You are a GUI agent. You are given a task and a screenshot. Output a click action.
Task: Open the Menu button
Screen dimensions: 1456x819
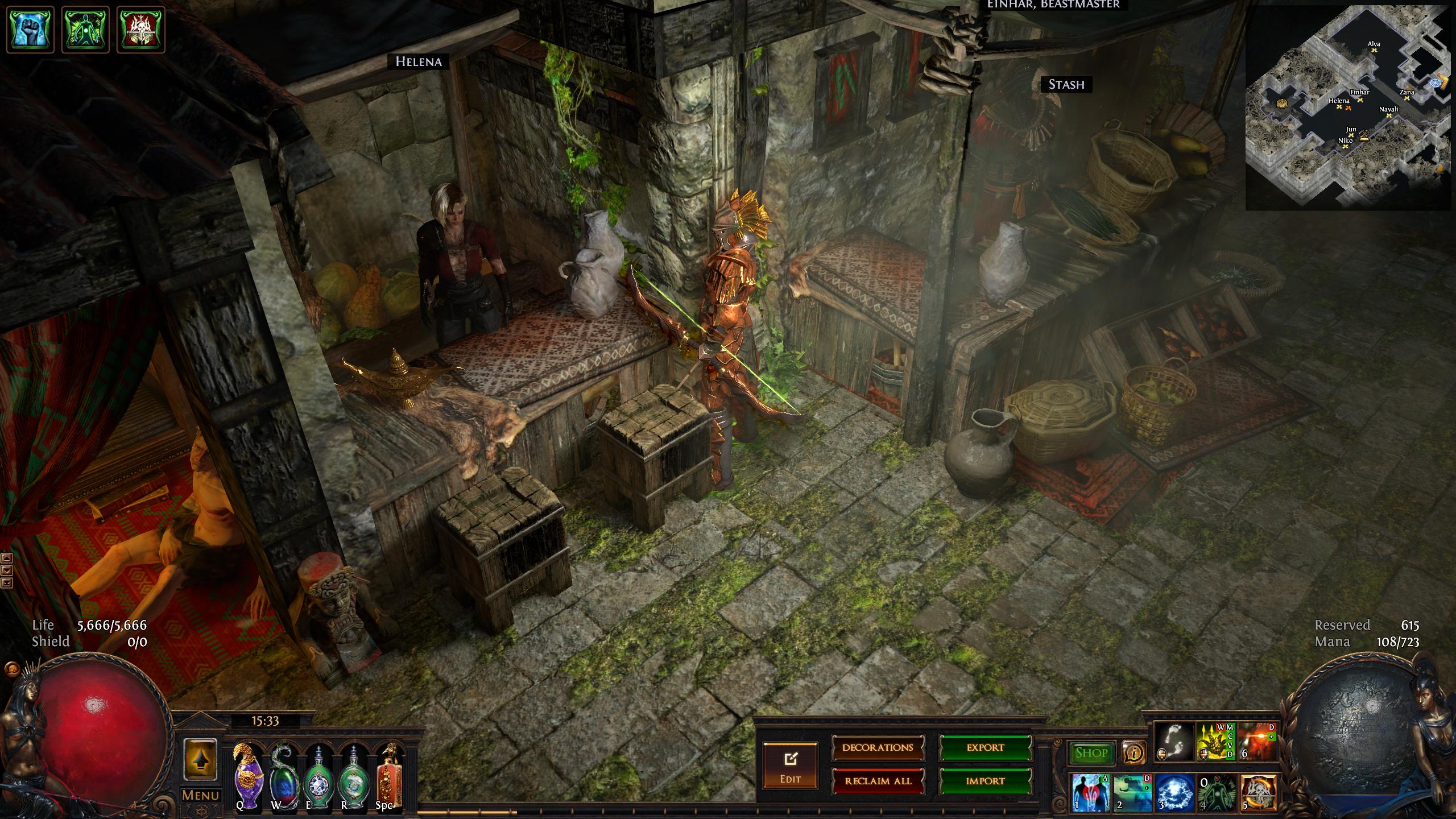[200, 795]
